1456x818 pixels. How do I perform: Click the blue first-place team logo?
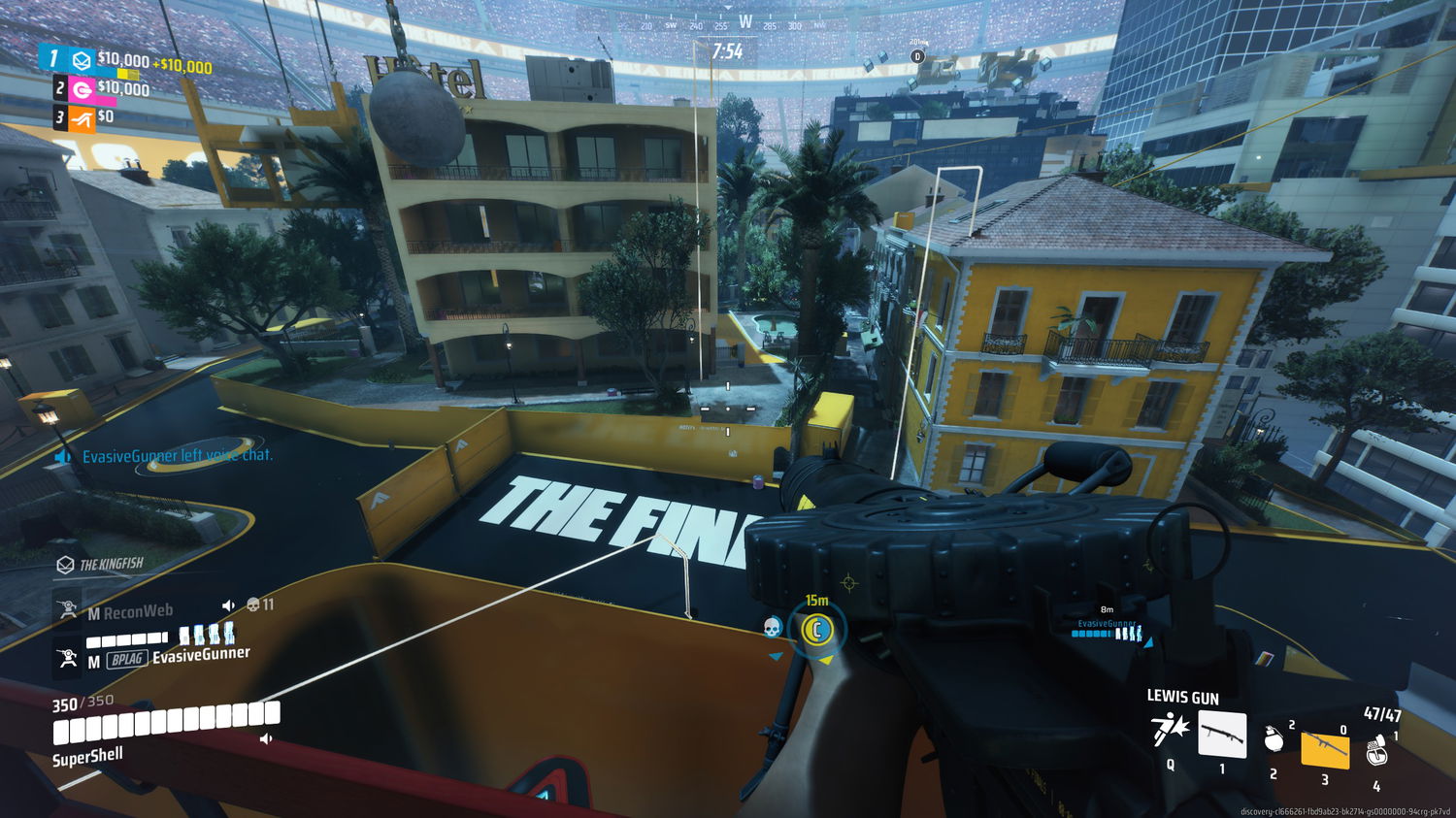(83, 60)
